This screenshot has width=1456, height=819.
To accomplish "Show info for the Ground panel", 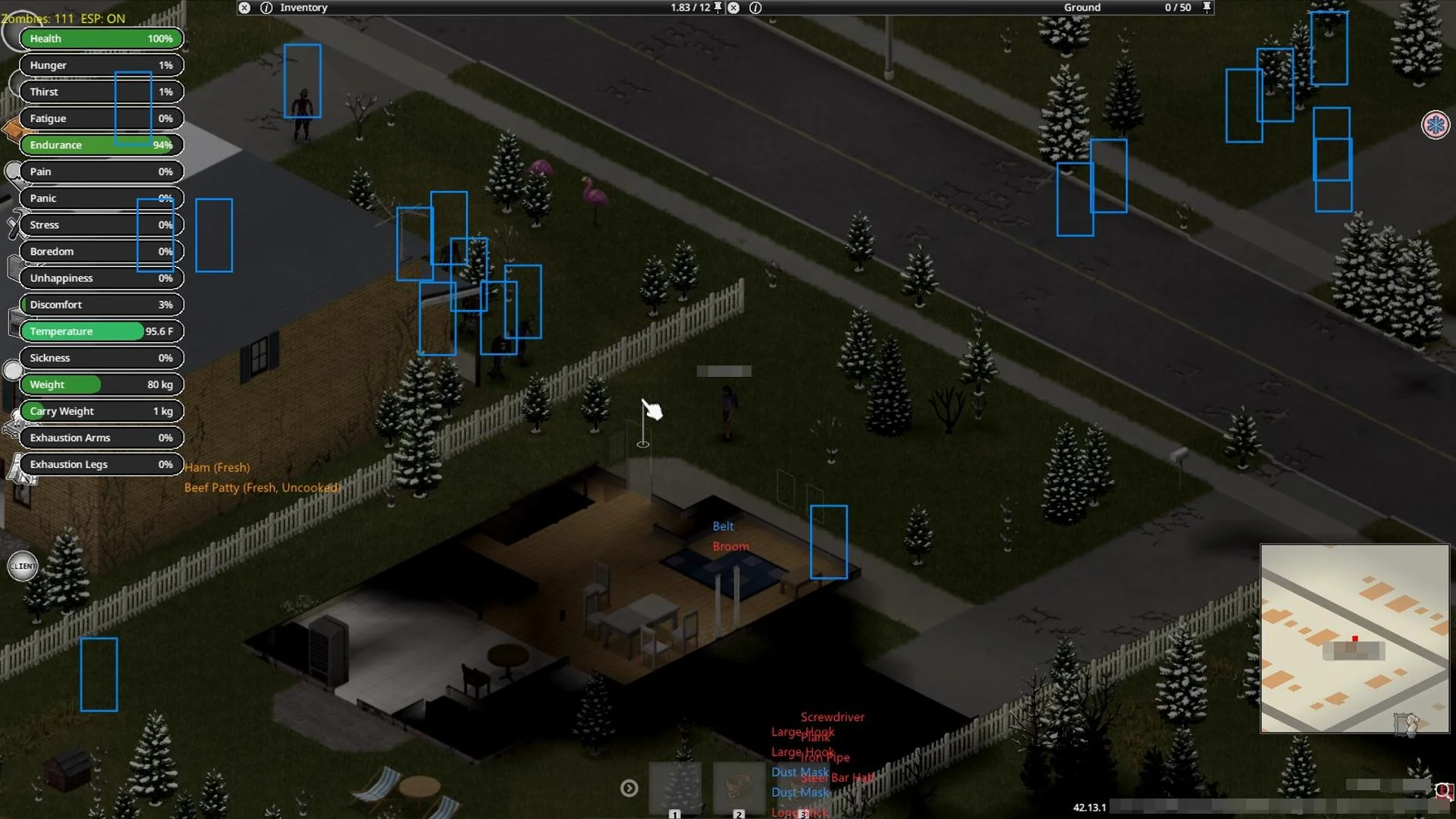I will point(755,8).
